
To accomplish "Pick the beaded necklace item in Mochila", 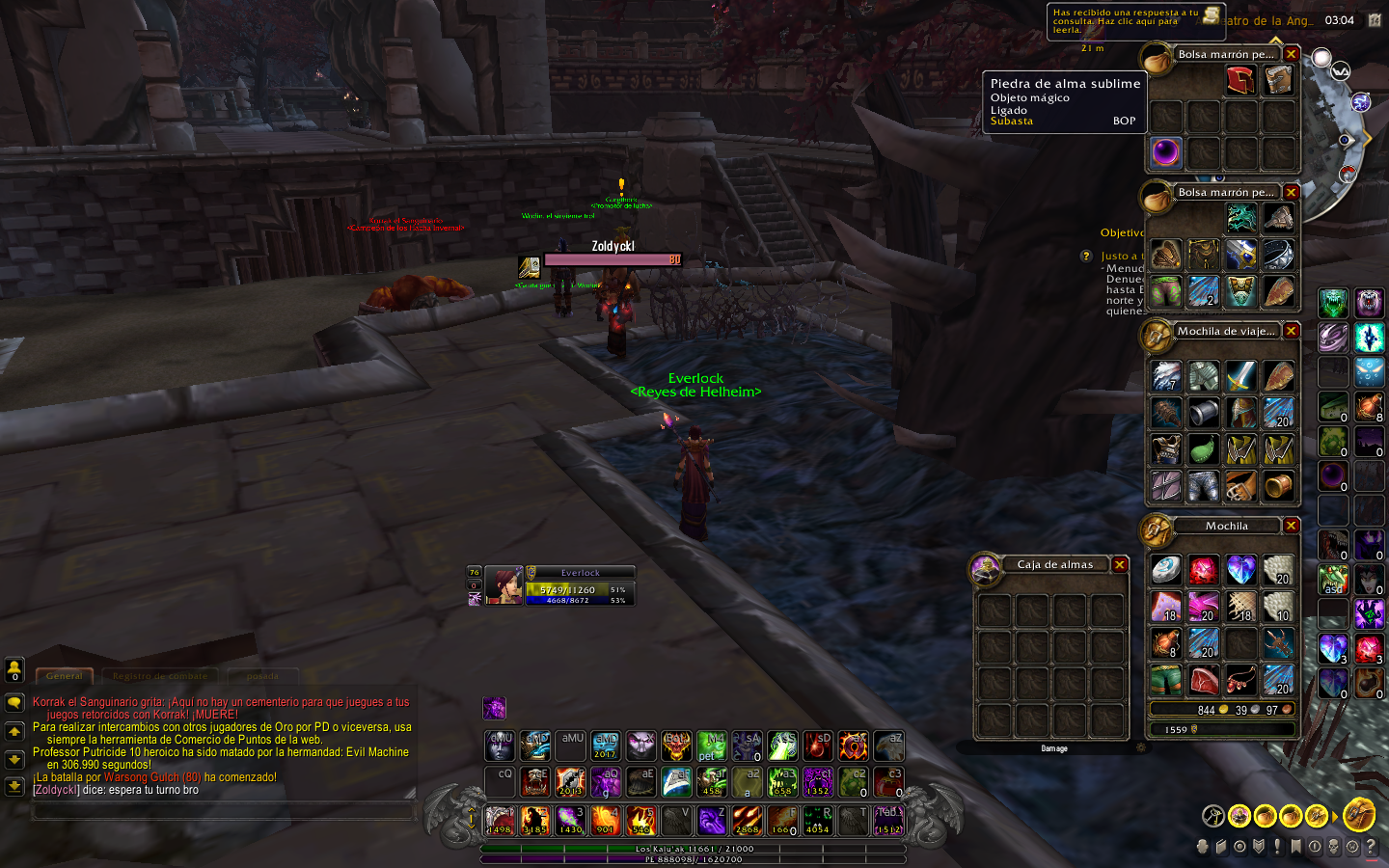I will pyautogui.click(x=1240, y=681).
